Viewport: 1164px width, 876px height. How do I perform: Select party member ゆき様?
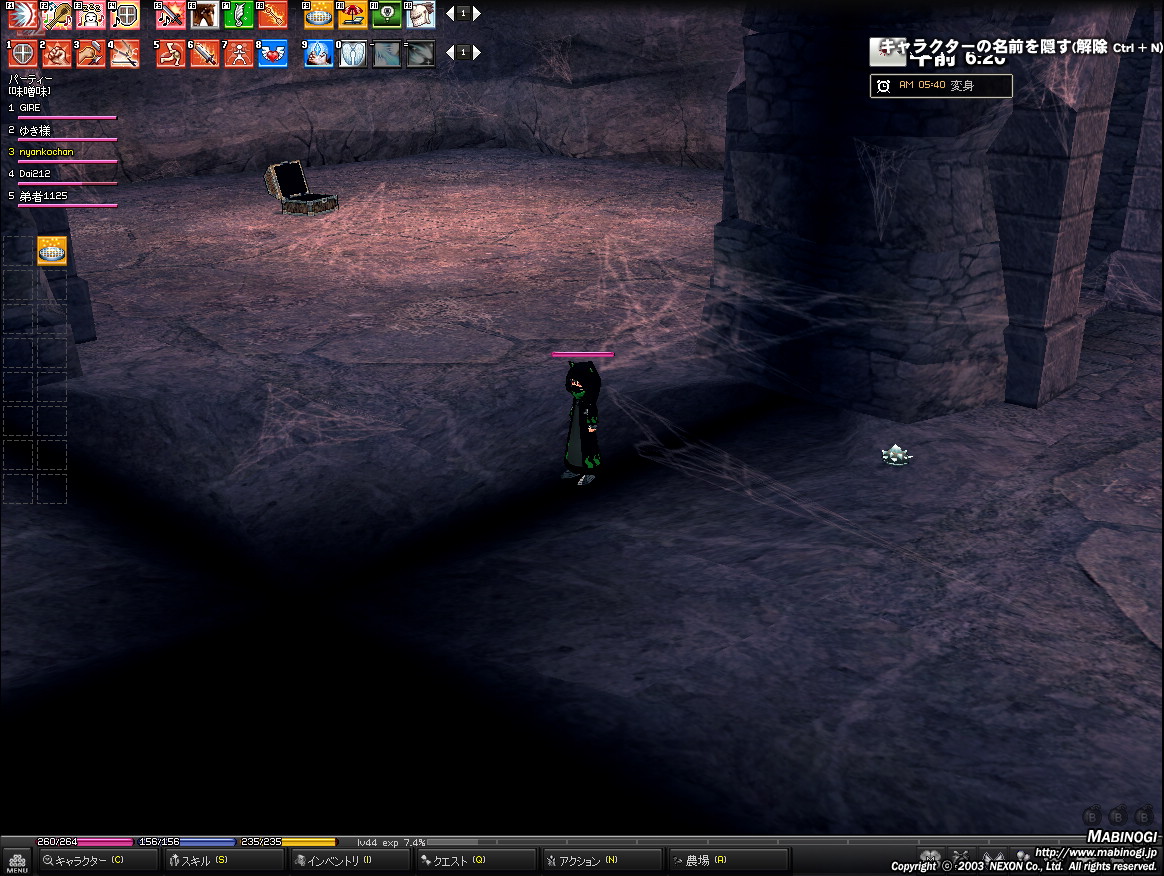[x=35, y=130]
